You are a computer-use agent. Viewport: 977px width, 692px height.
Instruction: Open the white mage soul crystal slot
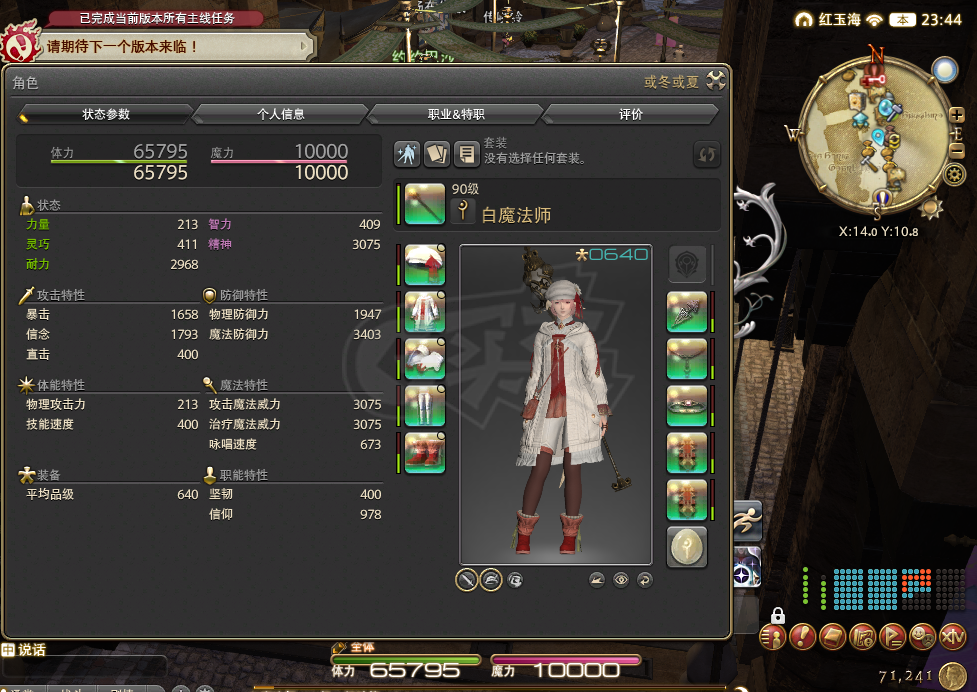click(687, 547)
